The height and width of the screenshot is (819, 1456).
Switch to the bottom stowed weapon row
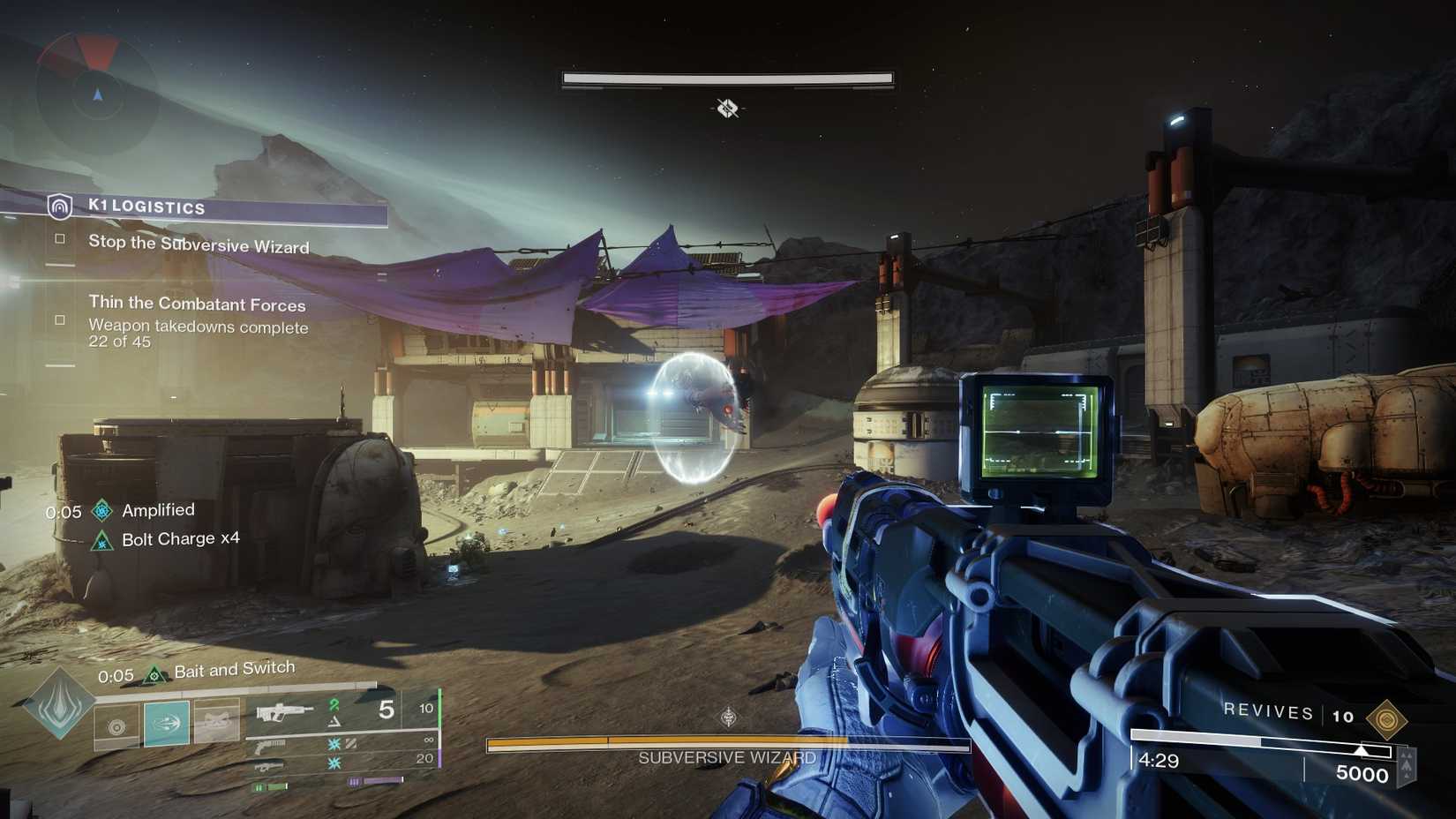pos(270,764)
